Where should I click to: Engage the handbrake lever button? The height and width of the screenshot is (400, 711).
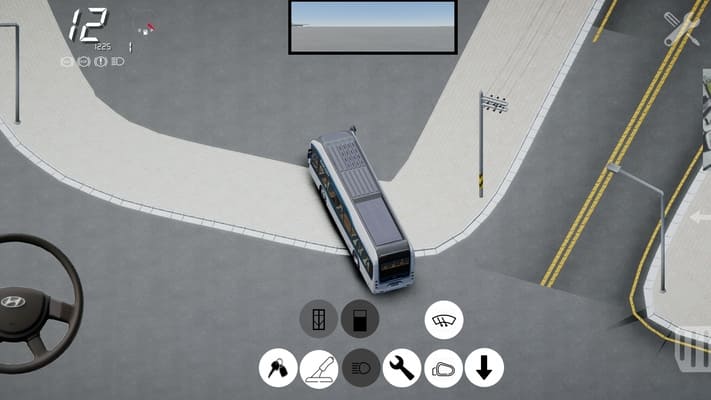[319, 369]
